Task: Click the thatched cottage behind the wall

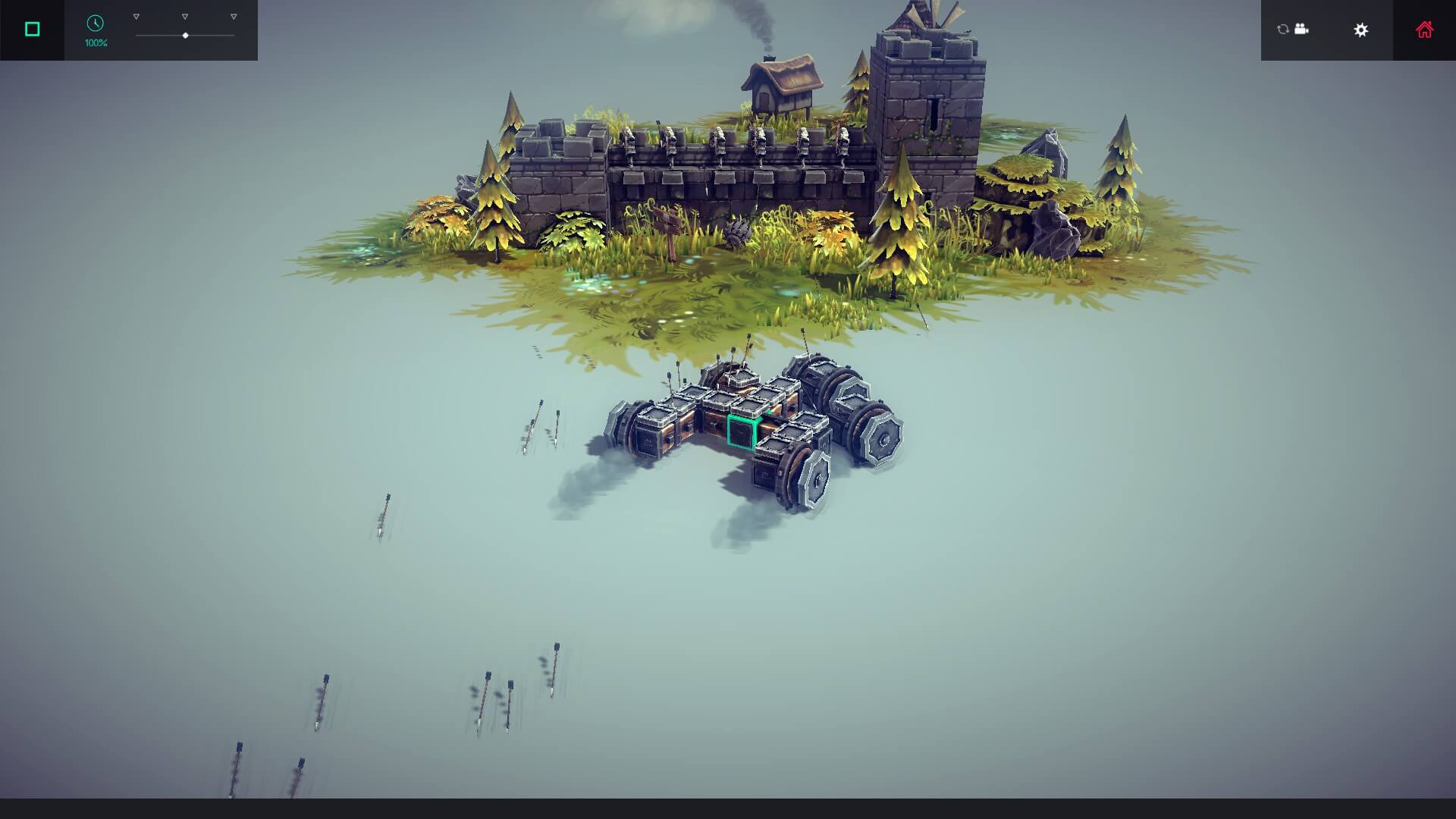Action: 781,83
